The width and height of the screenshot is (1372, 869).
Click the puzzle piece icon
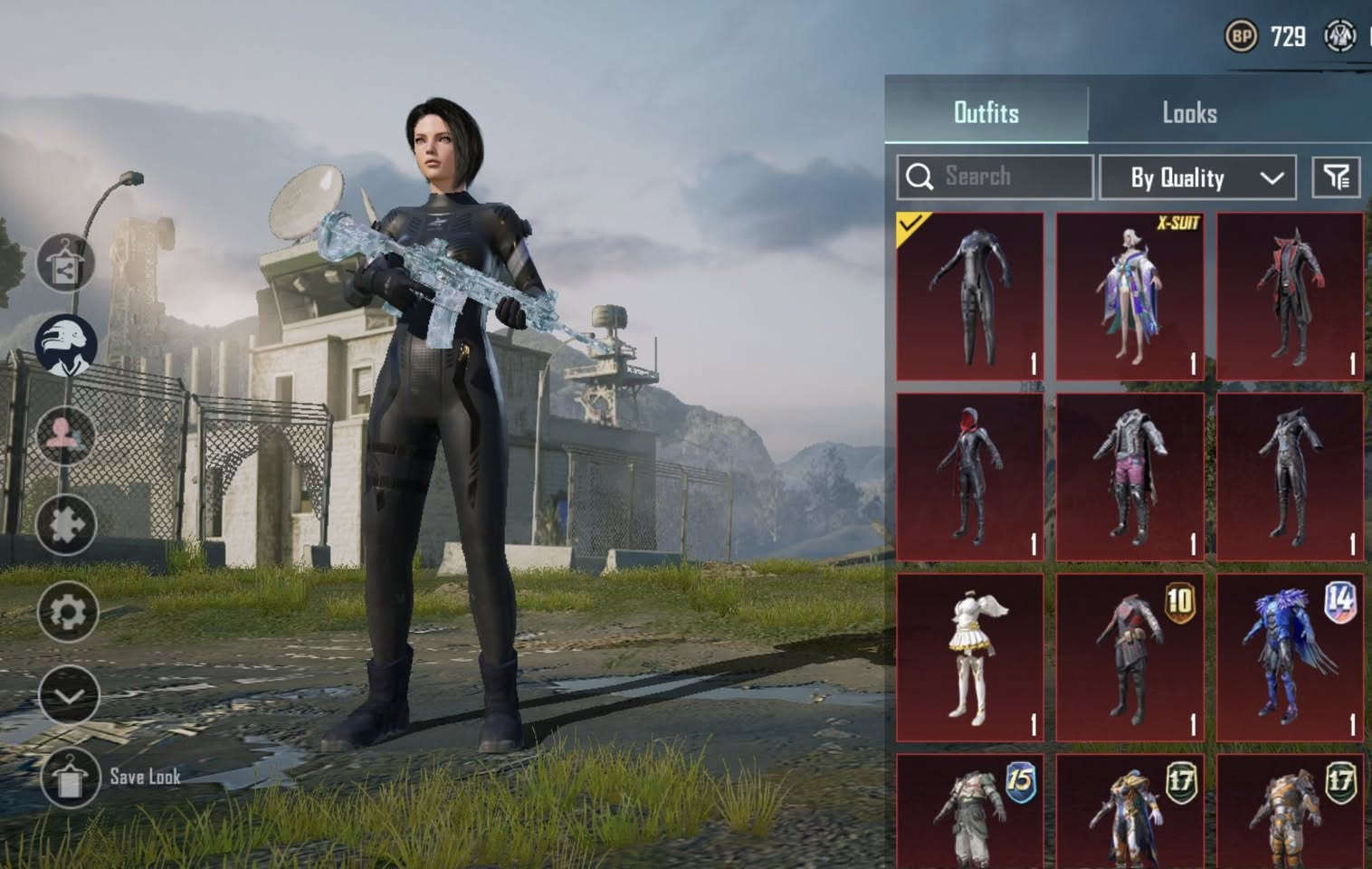click(x=67, y=525)
